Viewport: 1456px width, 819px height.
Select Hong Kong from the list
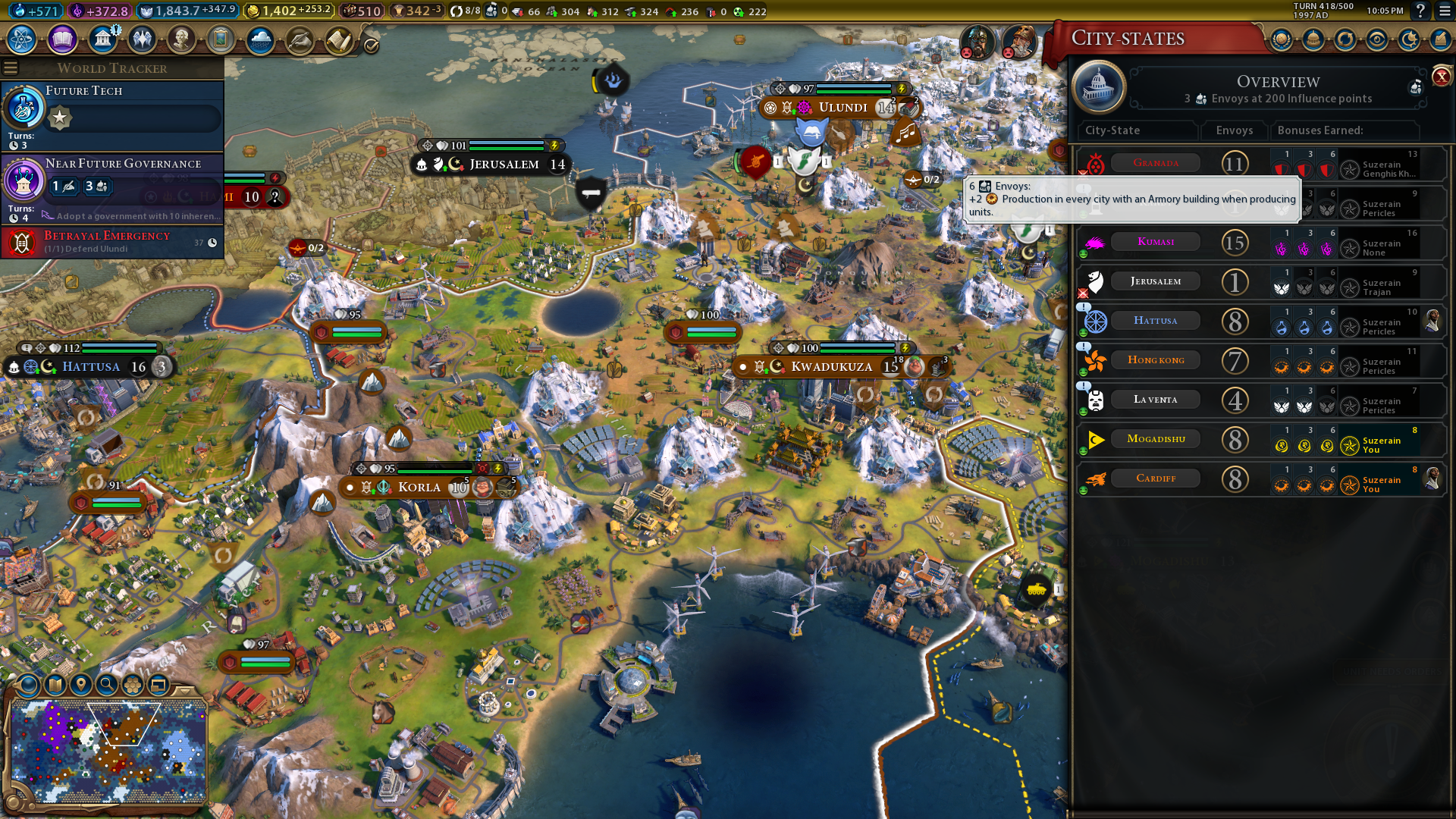pyautogui.click(x=1155, y=360)
